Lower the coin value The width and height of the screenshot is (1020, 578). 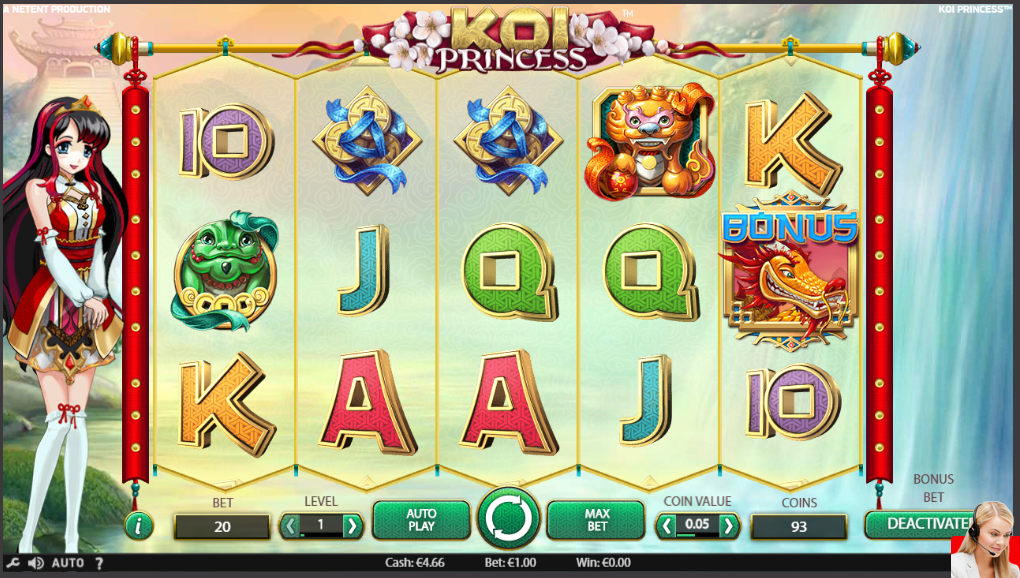tap(666, 525)
